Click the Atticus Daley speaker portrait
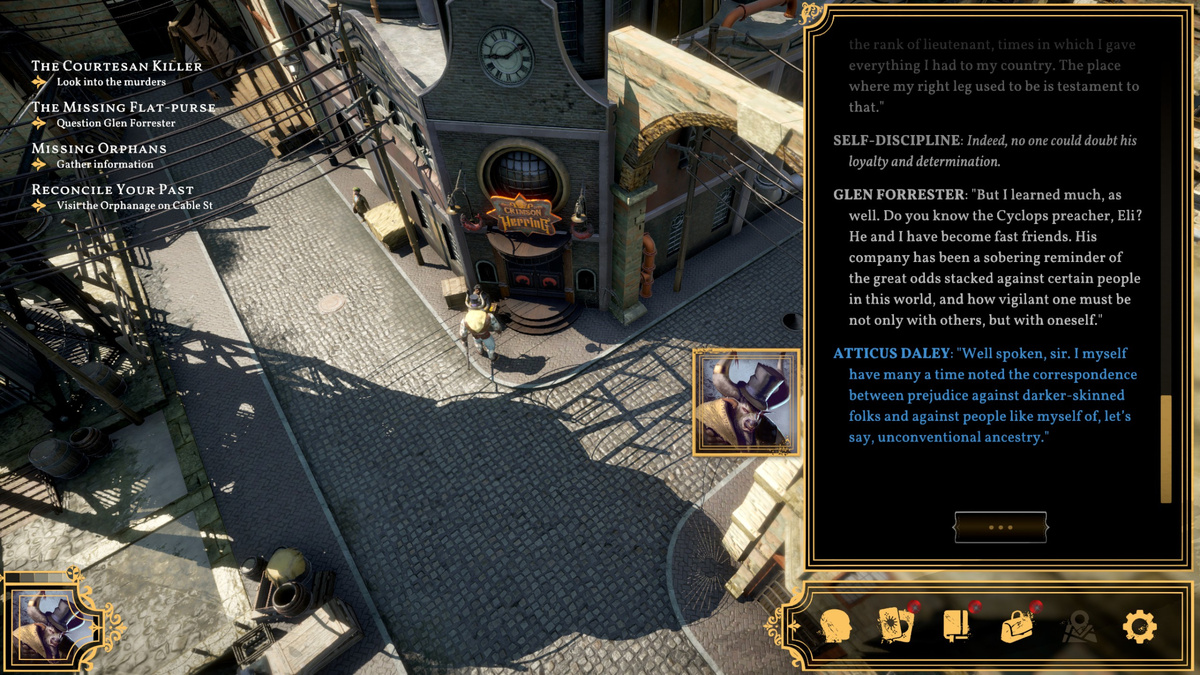This screenshot has height=675, width=1200. click(x=746, y=402)
